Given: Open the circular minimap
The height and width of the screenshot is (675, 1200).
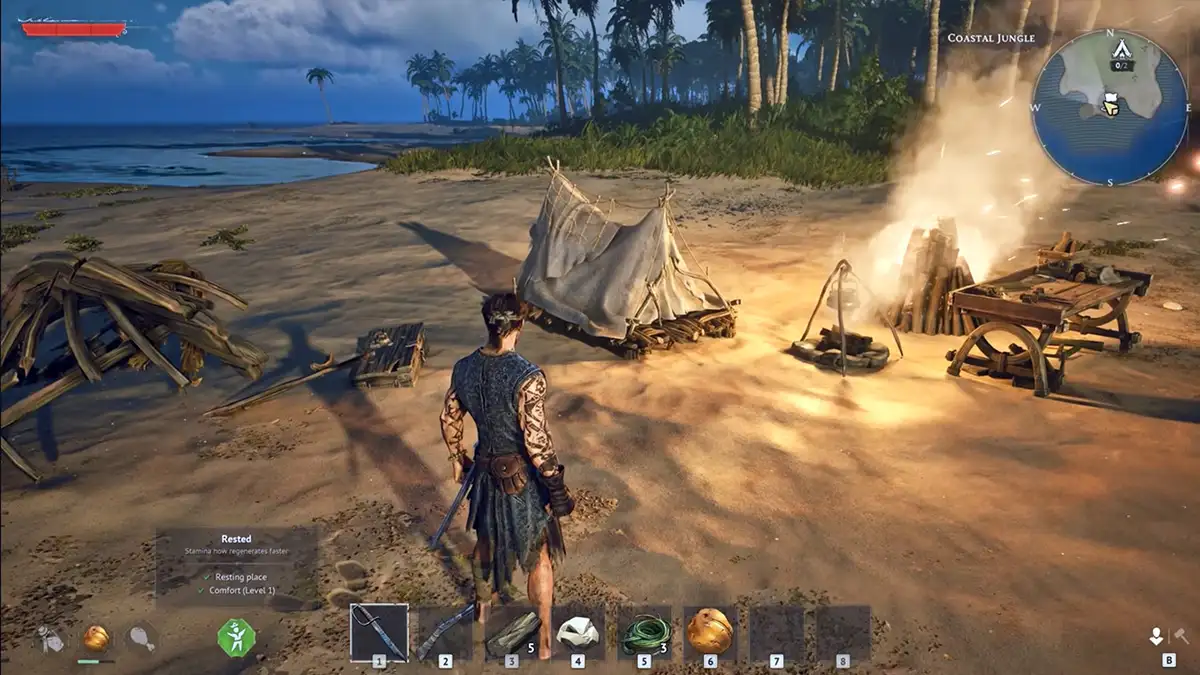Looking at the screenshot, I should (1110, 107).
